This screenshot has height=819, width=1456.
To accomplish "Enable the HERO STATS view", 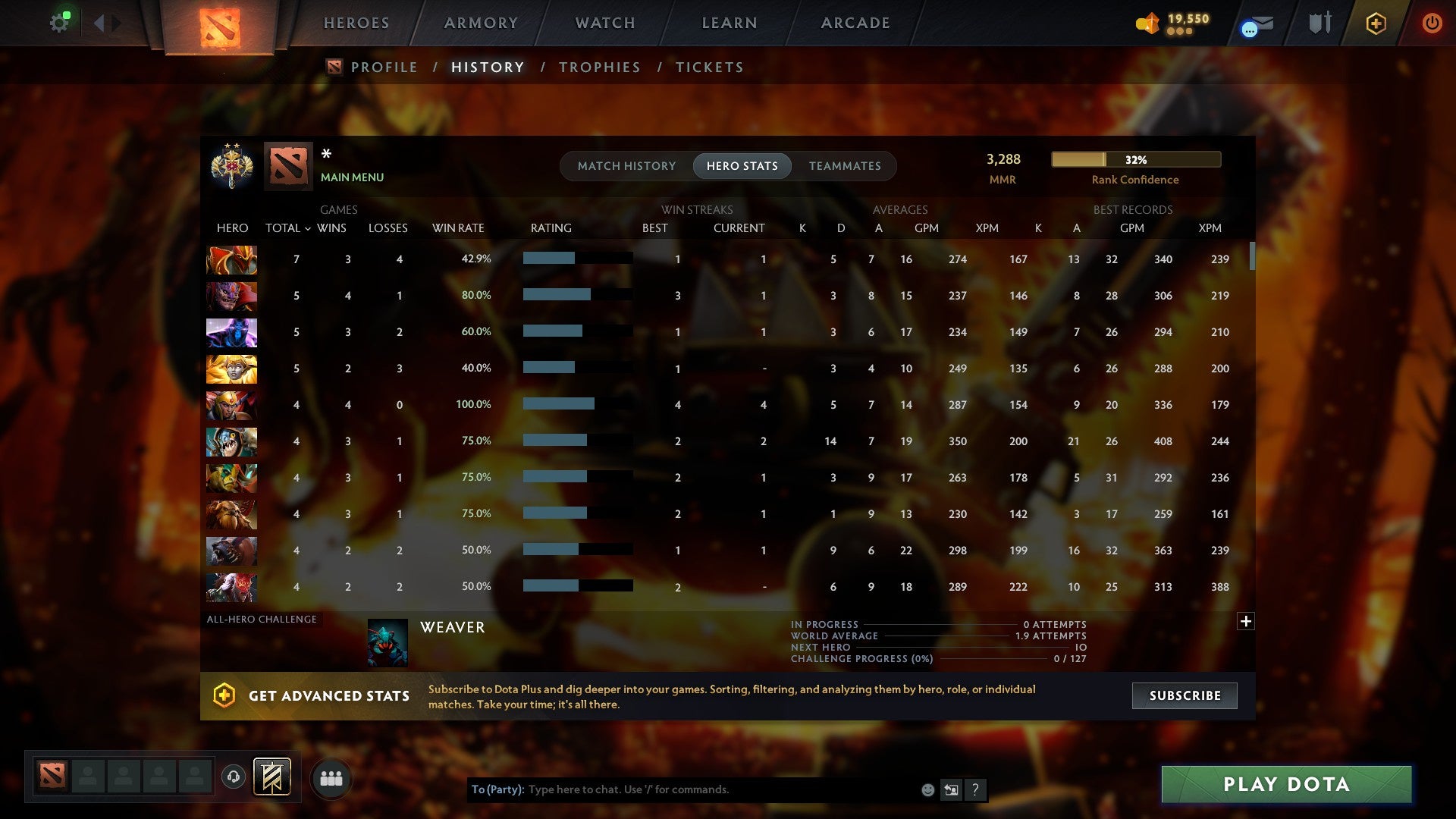I will pos(742,165).
